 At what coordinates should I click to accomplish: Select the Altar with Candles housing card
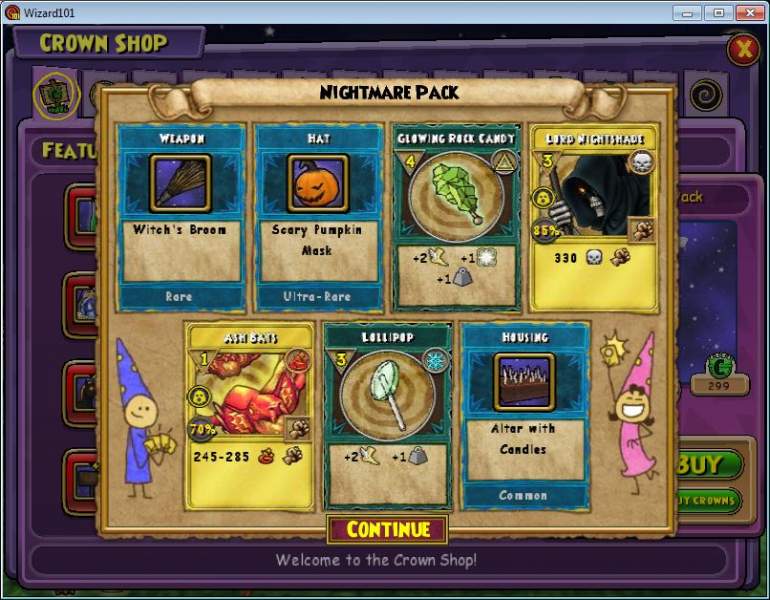click(x=524, y=413)
